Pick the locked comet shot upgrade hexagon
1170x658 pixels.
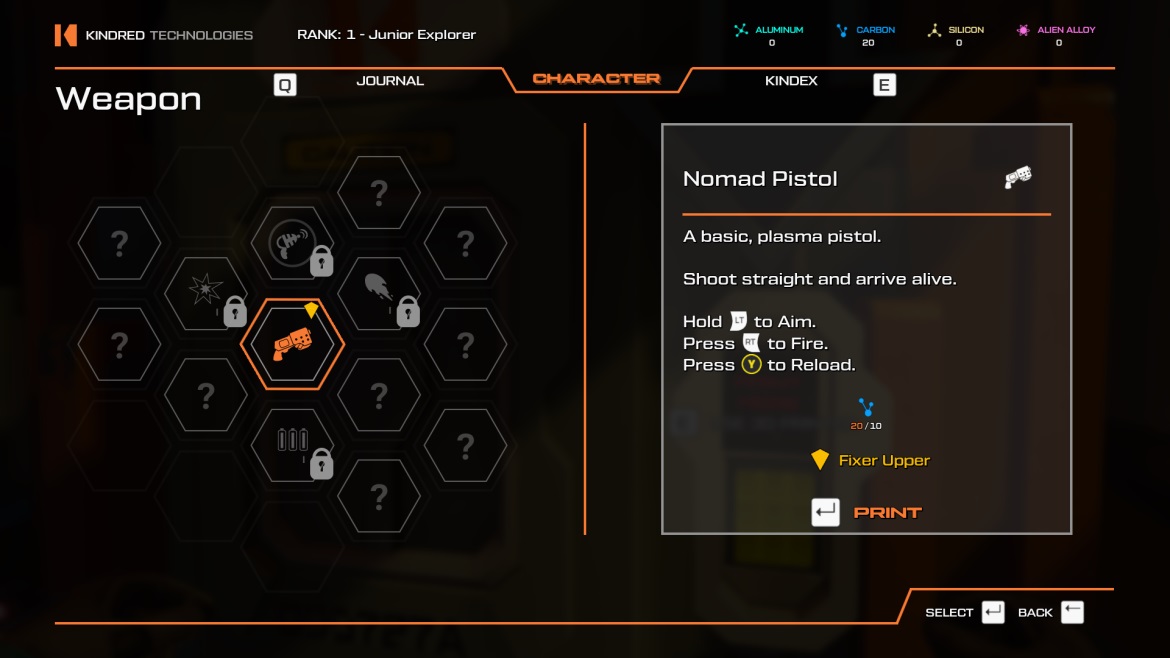point(379,293)
